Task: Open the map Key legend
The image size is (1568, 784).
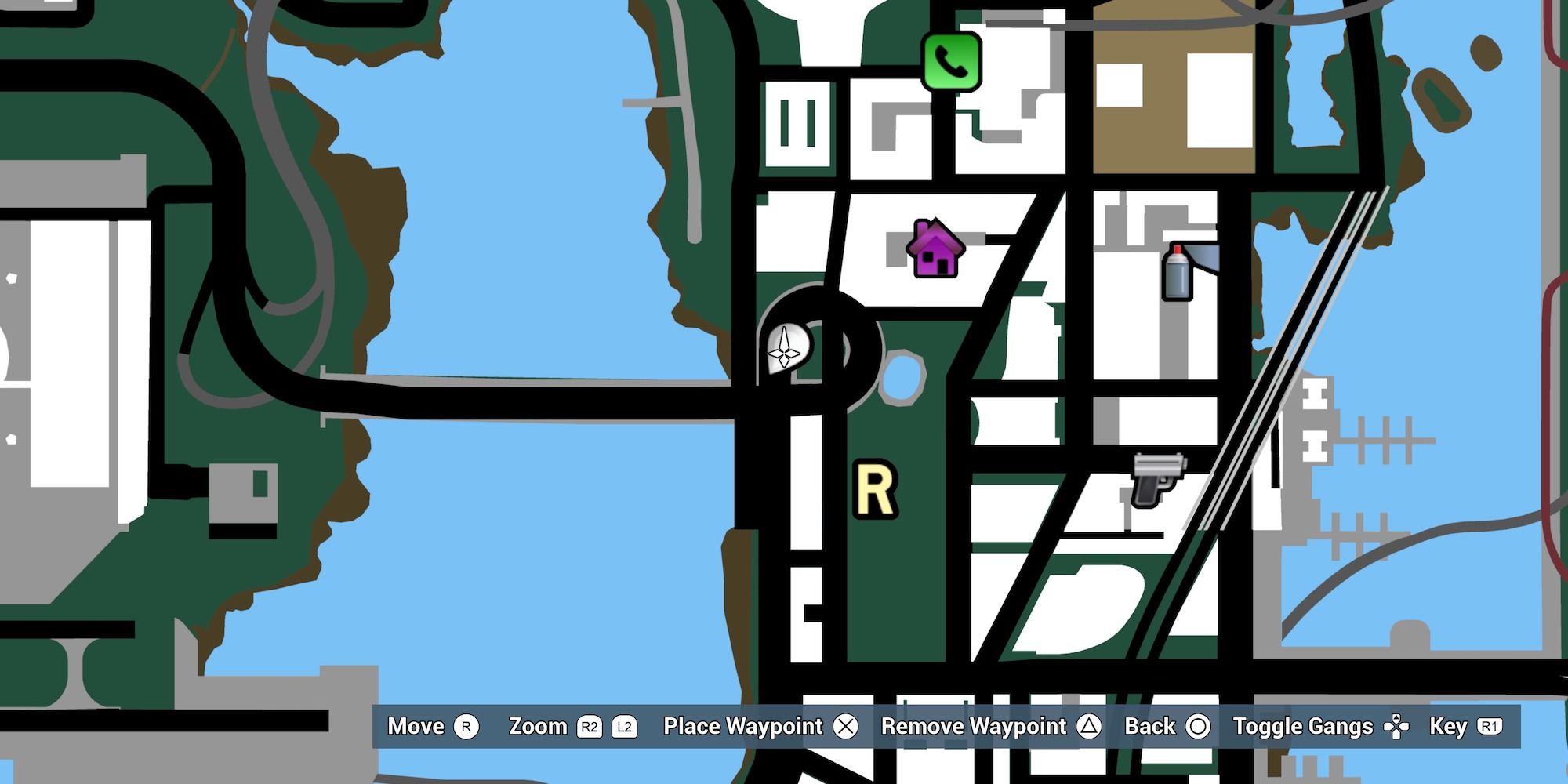Action: click(1449, 727)
